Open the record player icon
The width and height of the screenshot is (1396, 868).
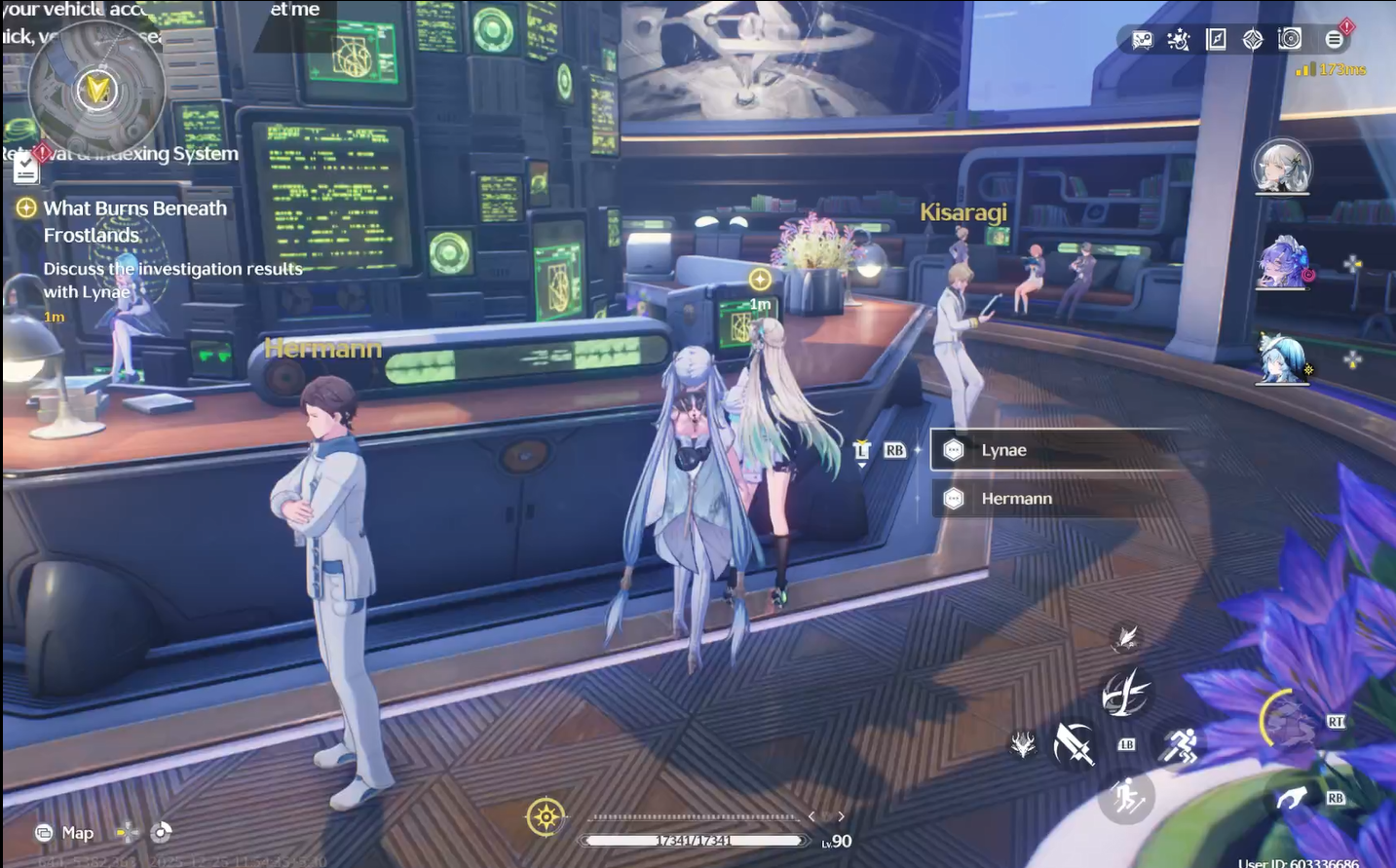[1290, 39]
